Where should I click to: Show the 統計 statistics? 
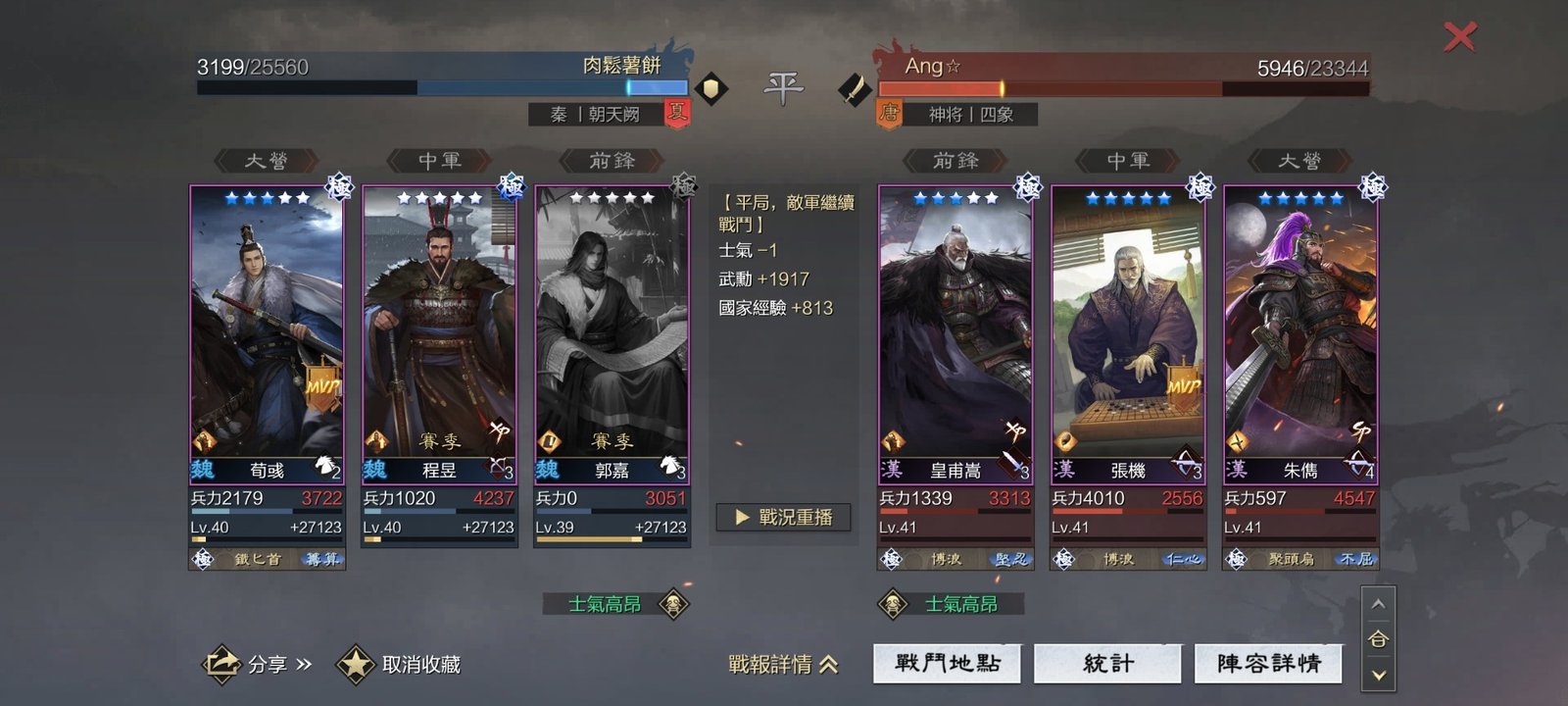[x=1108, y=664]
